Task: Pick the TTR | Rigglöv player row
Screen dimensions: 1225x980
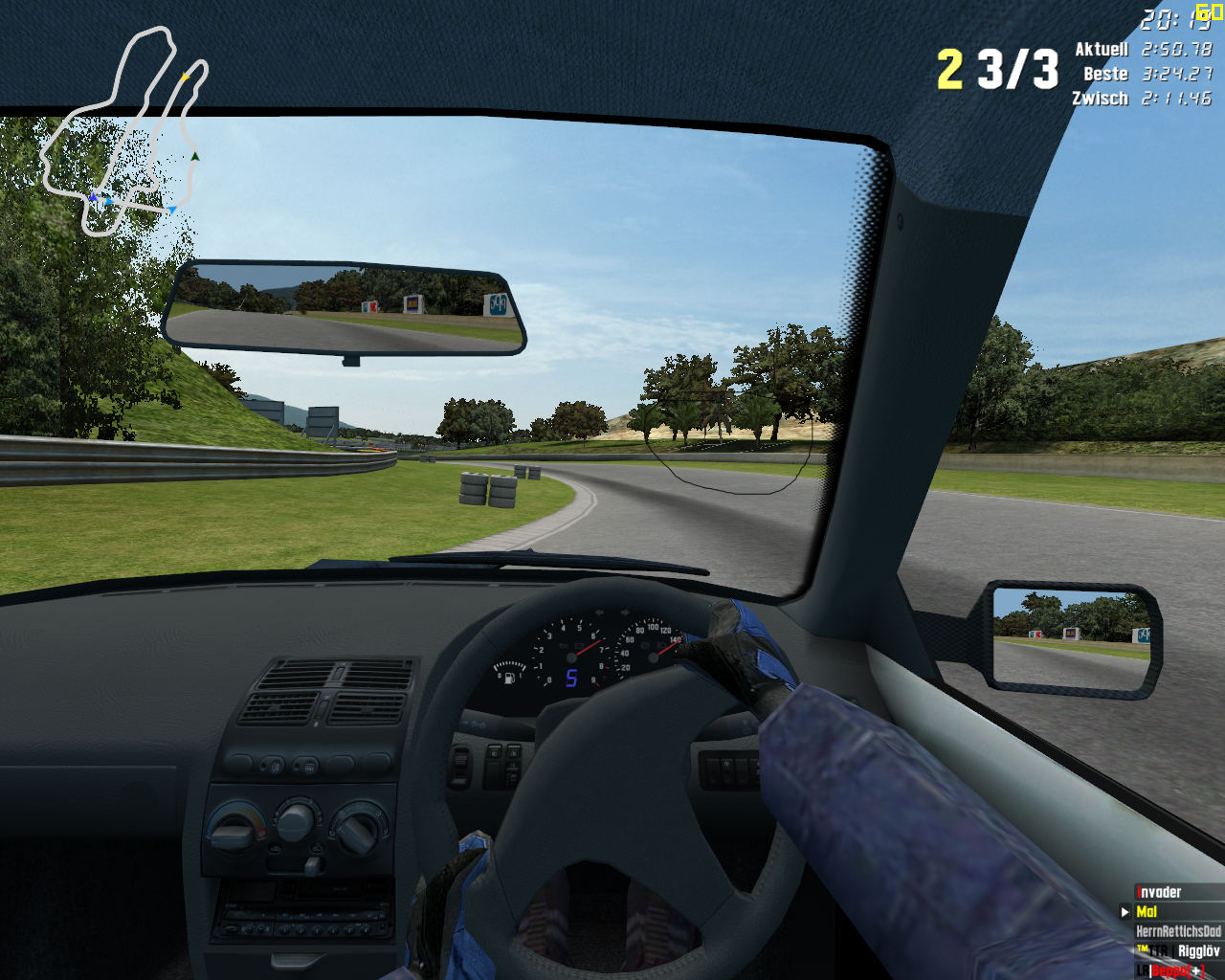Action: click(x=1178, y=951)
